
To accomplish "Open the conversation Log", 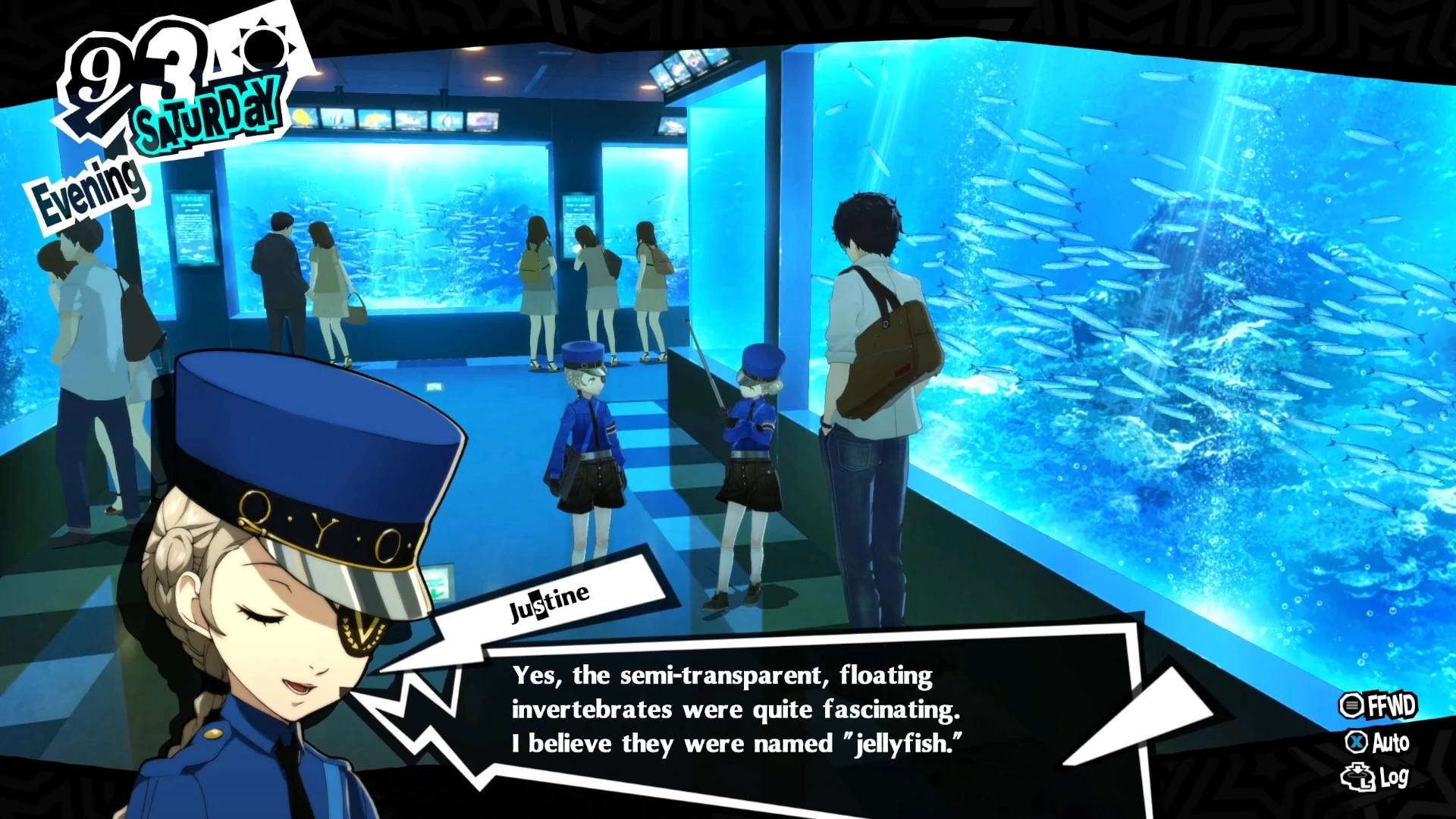I will coord(1375,777).
